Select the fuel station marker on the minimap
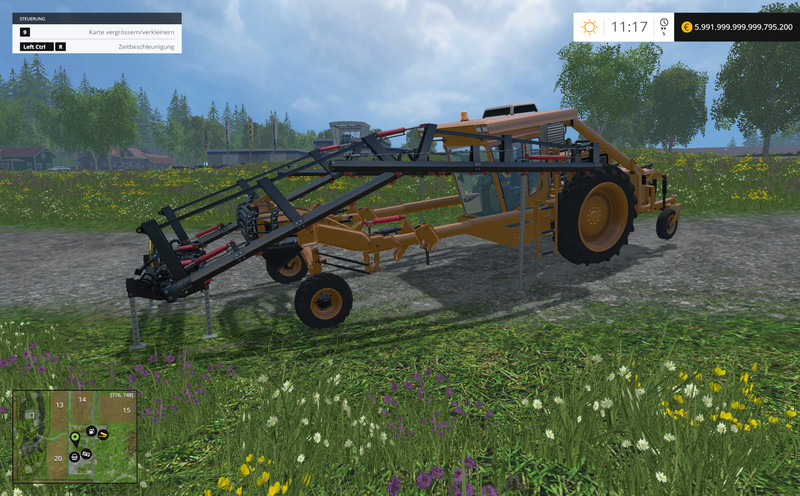The image size is (800, 496). pos(92,430)
